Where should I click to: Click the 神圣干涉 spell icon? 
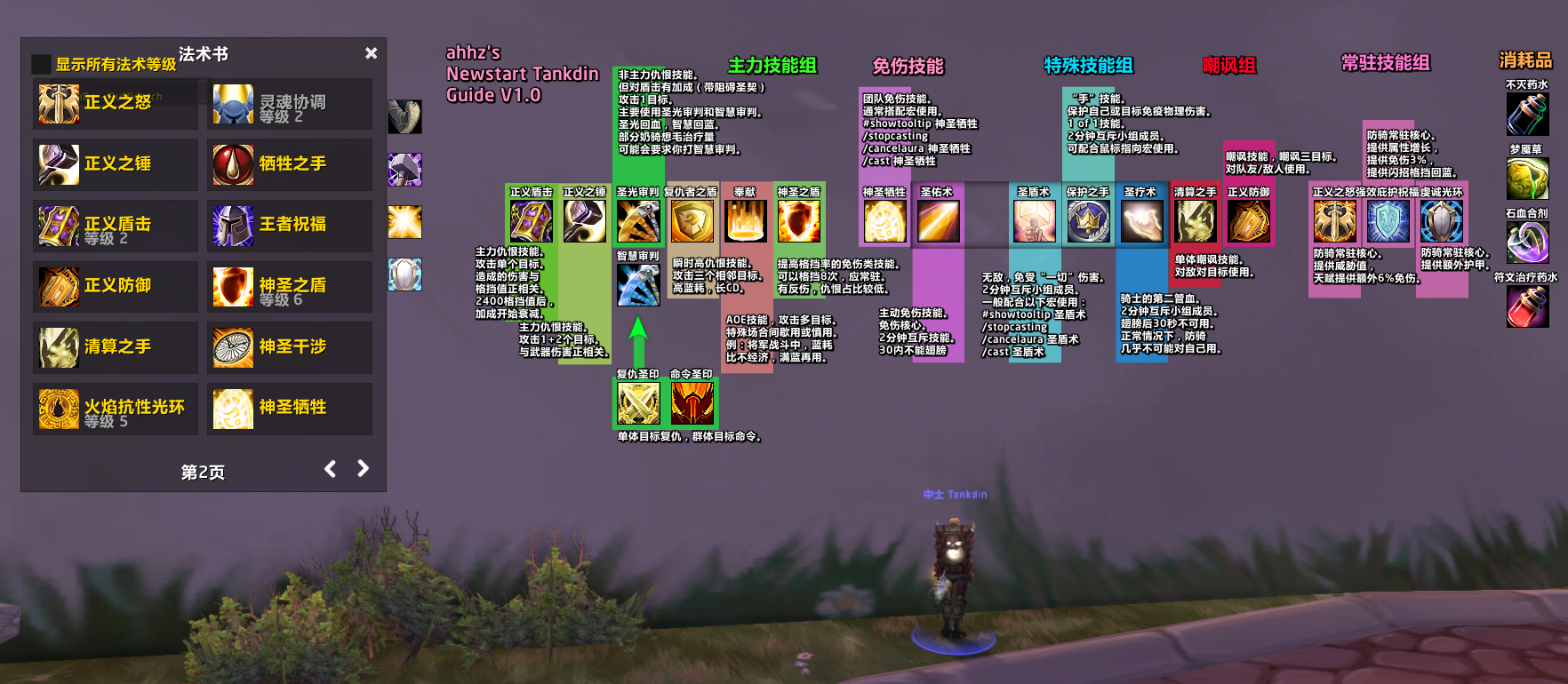[233, 346]
